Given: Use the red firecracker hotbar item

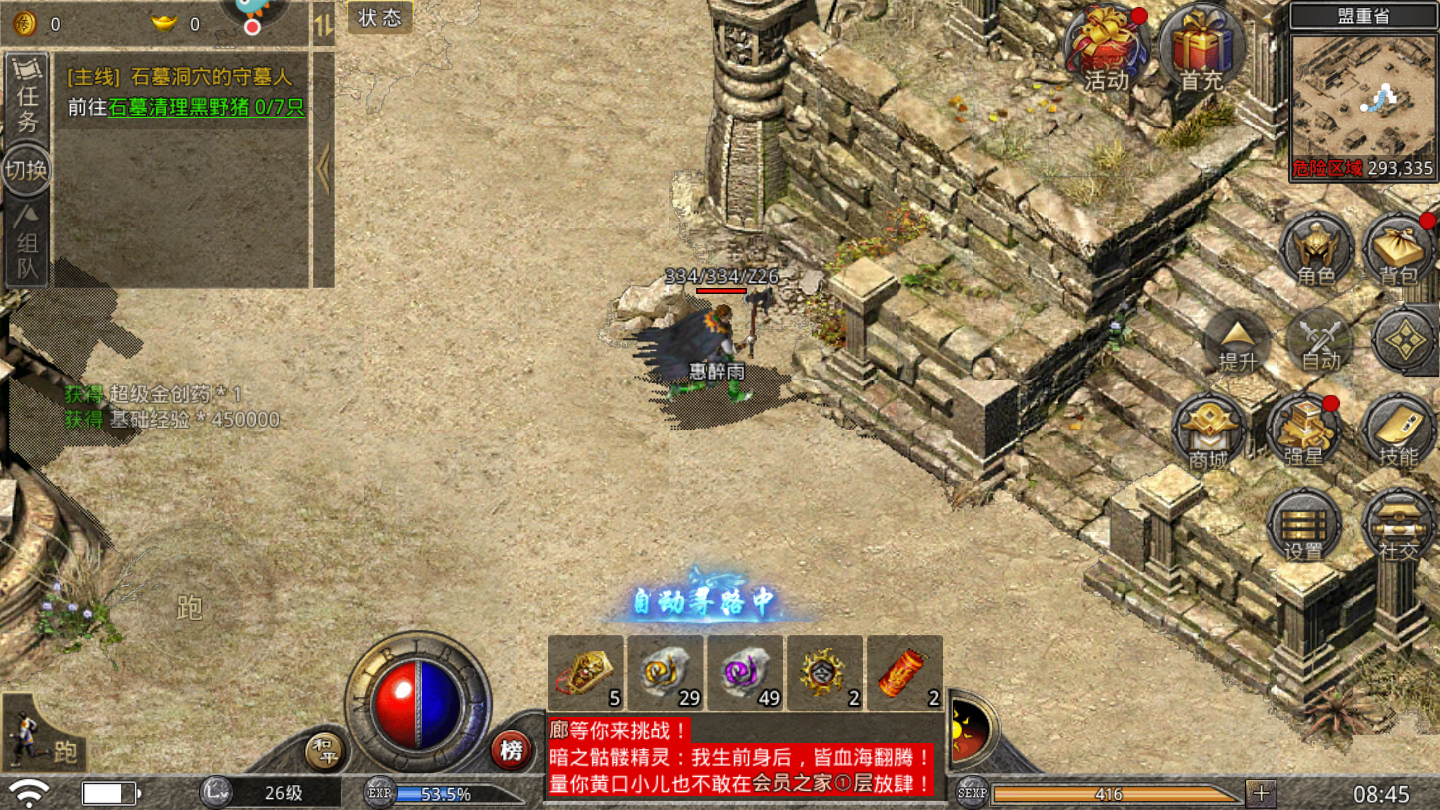Looking at the screenshot, I should 904,672.
